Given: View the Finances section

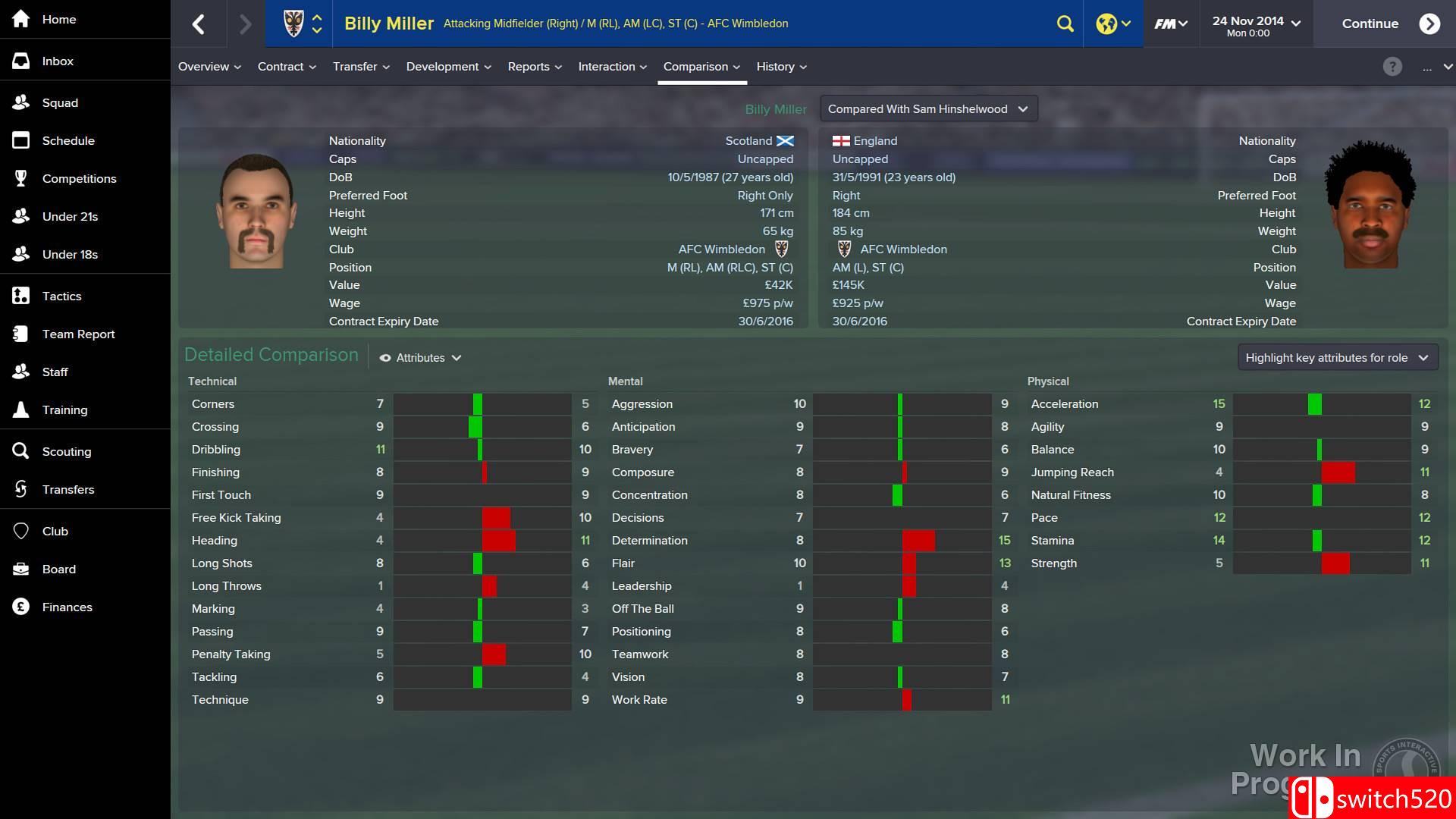Looking at the screenshot, I should click(x=67, y=607).
